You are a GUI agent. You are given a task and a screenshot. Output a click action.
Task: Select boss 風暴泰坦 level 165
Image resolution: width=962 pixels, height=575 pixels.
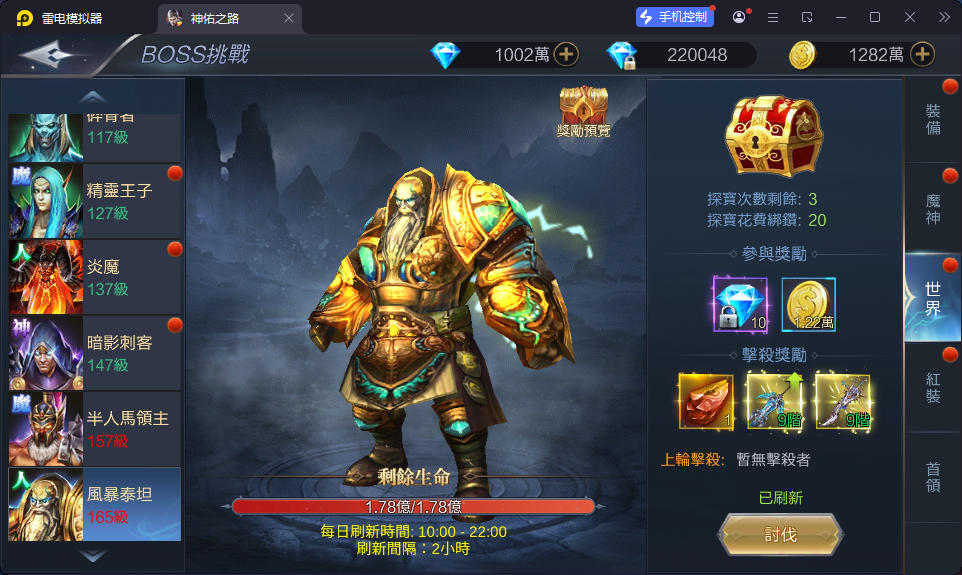[x=95, y=504]
